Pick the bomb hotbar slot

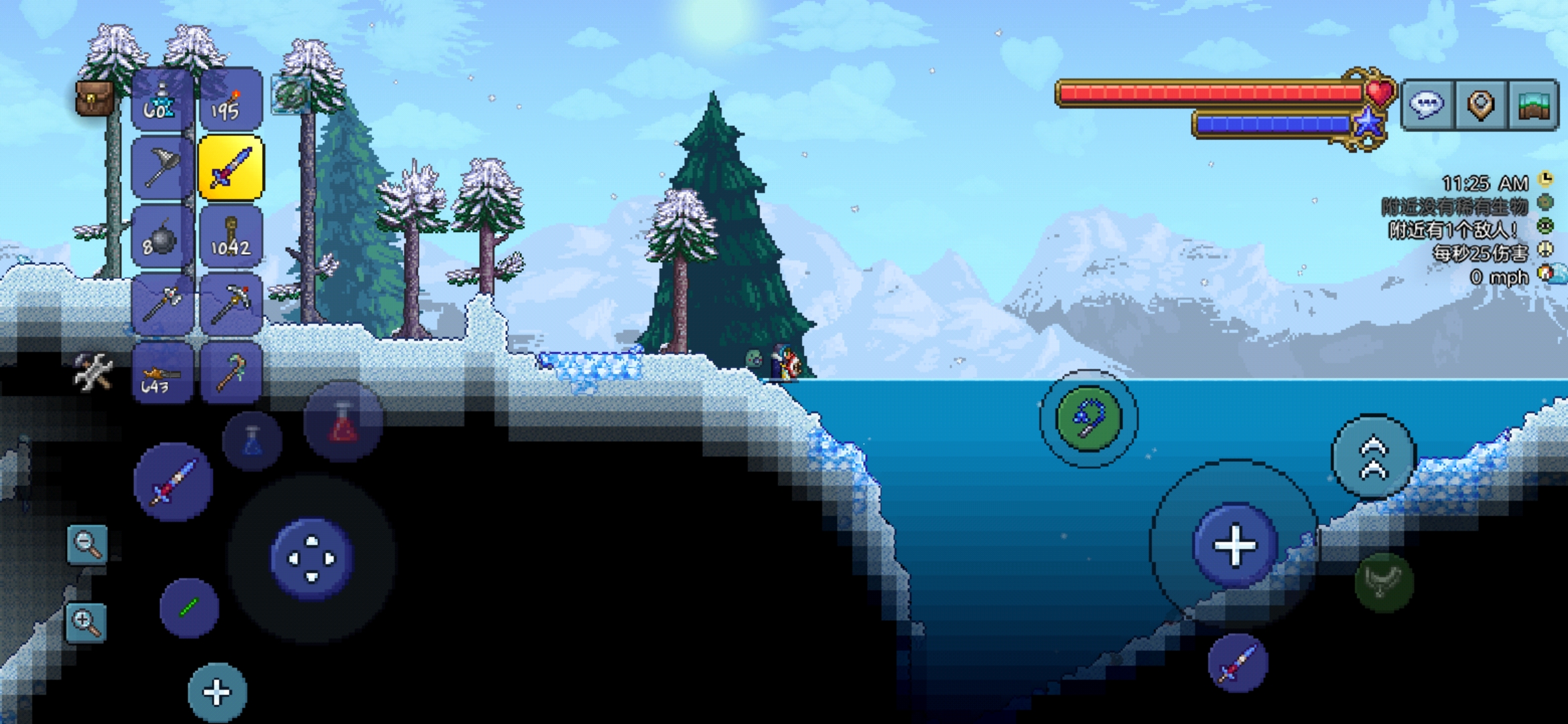[x=162, y=237]
